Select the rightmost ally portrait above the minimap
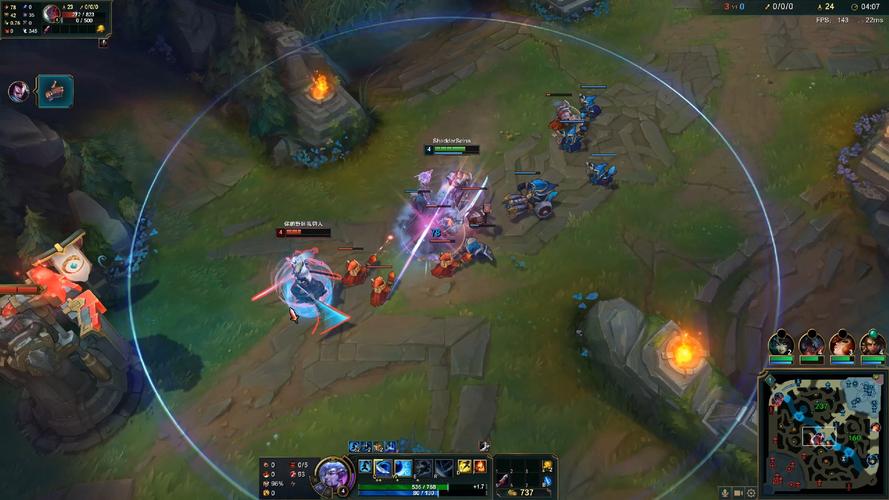The width and height of the screenshot is (889, 500). 872,344
